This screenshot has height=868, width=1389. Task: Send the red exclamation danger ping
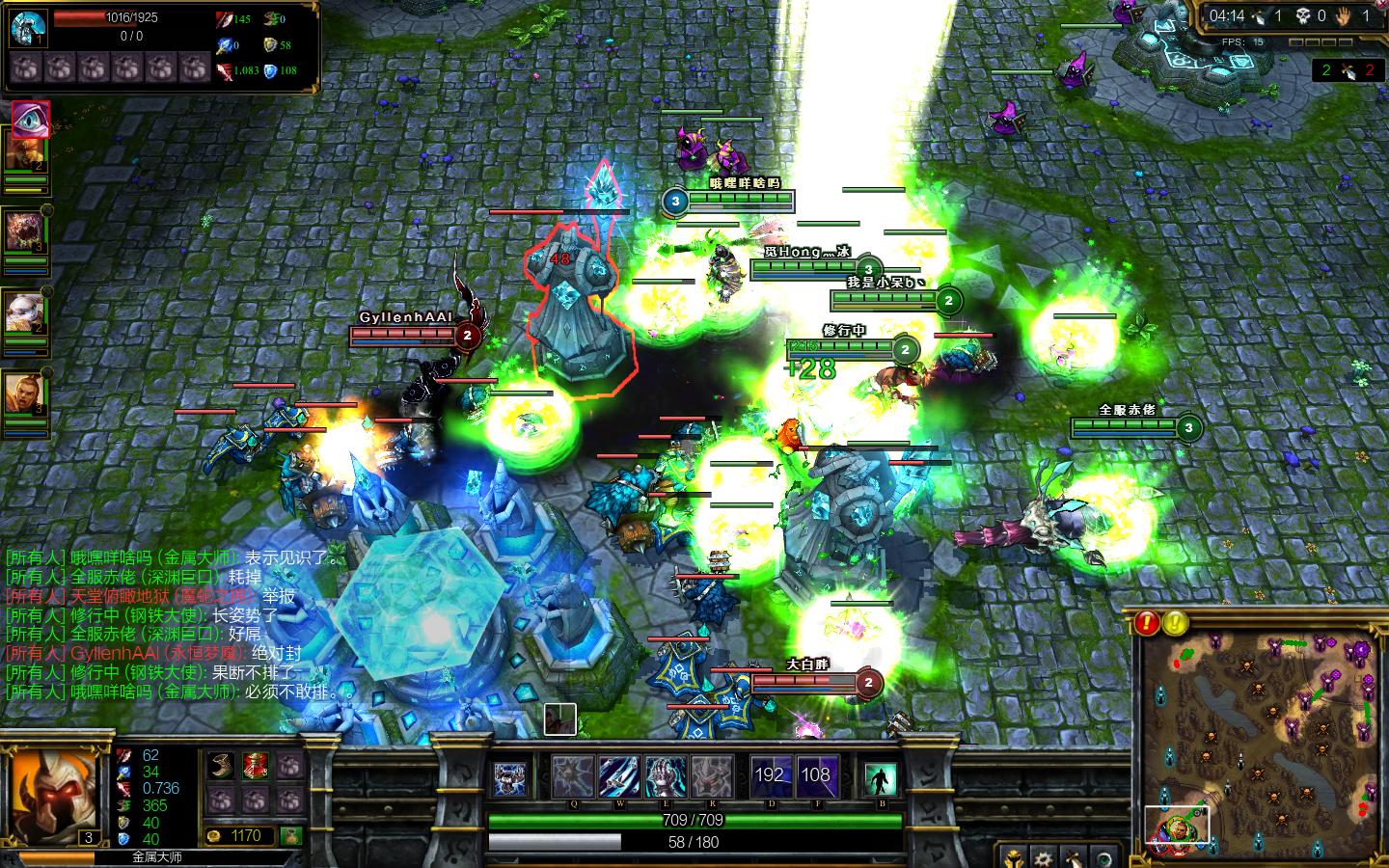1147,622
